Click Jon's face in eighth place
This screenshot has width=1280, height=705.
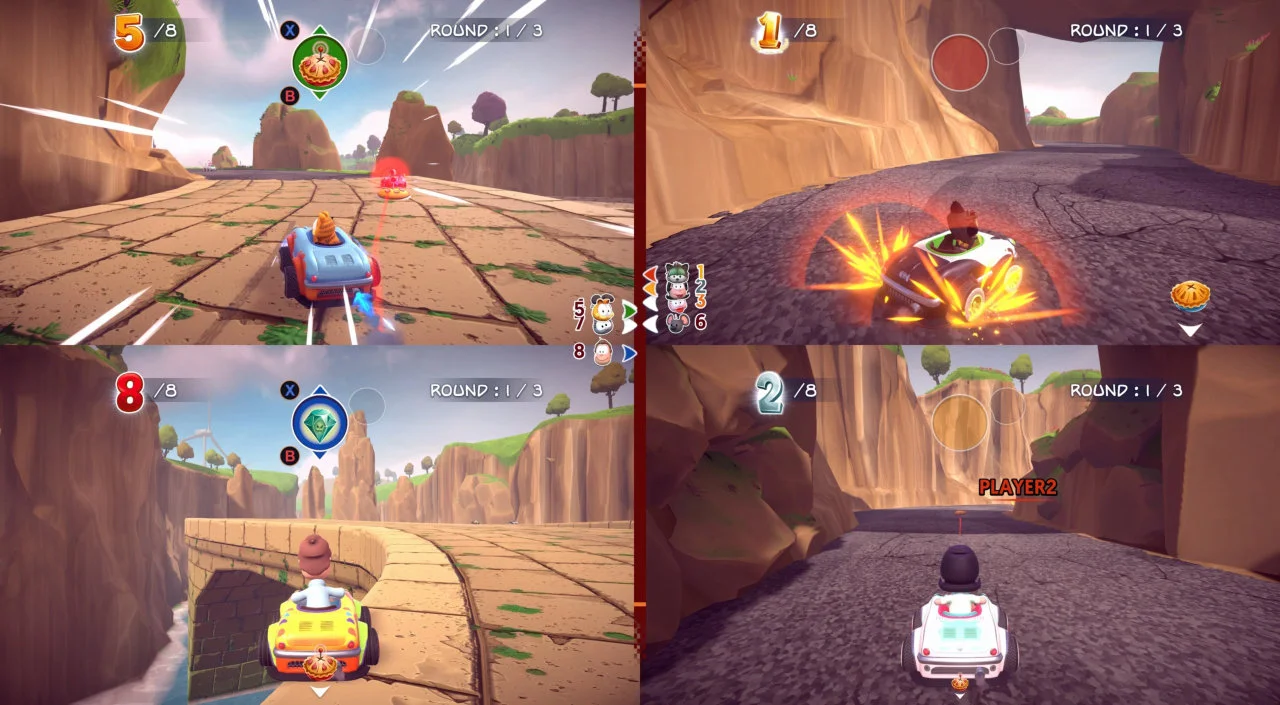[x=603, y=352]
